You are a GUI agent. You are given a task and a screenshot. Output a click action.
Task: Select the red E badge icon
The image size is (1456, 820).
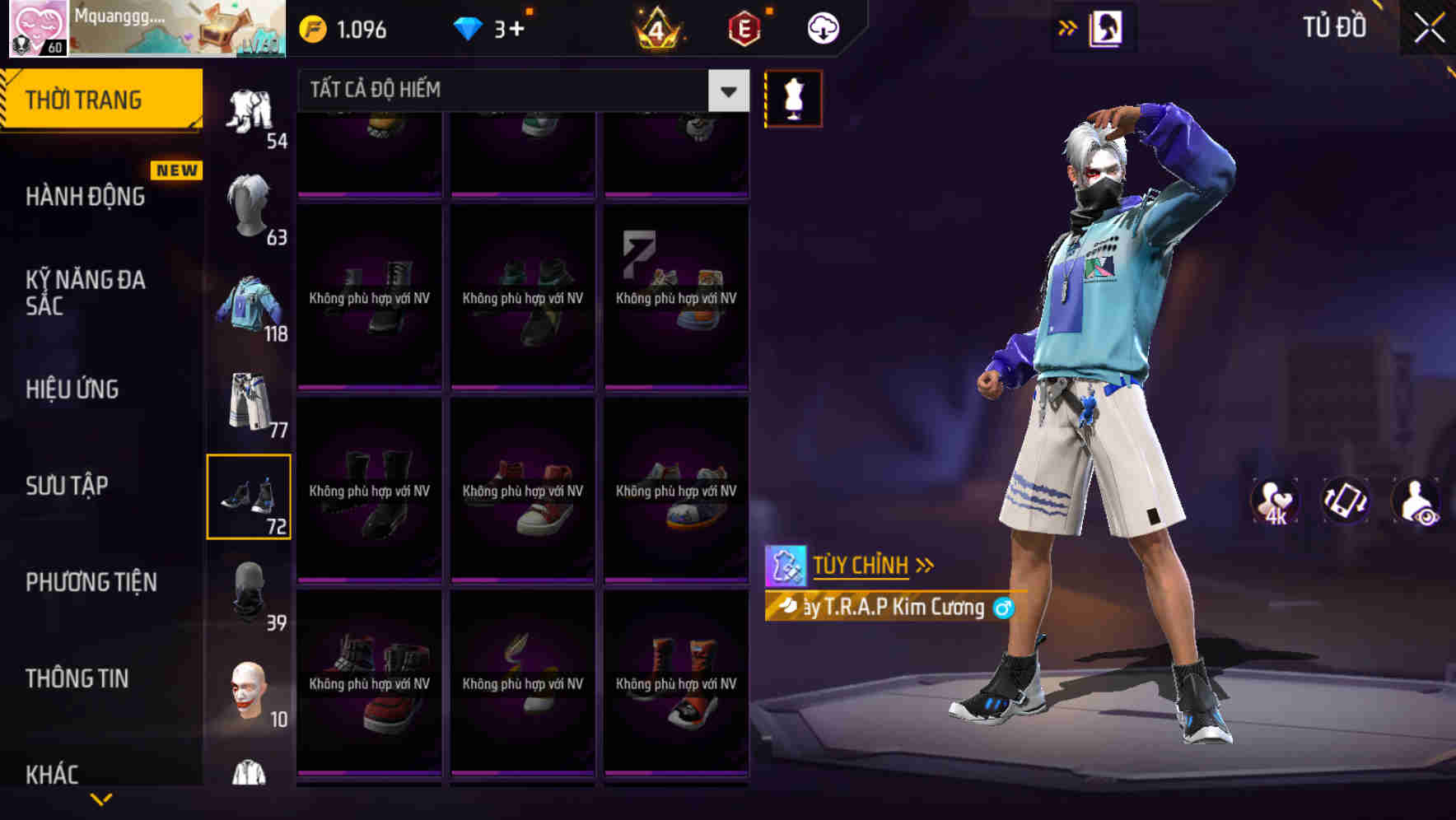coord(742,28)
